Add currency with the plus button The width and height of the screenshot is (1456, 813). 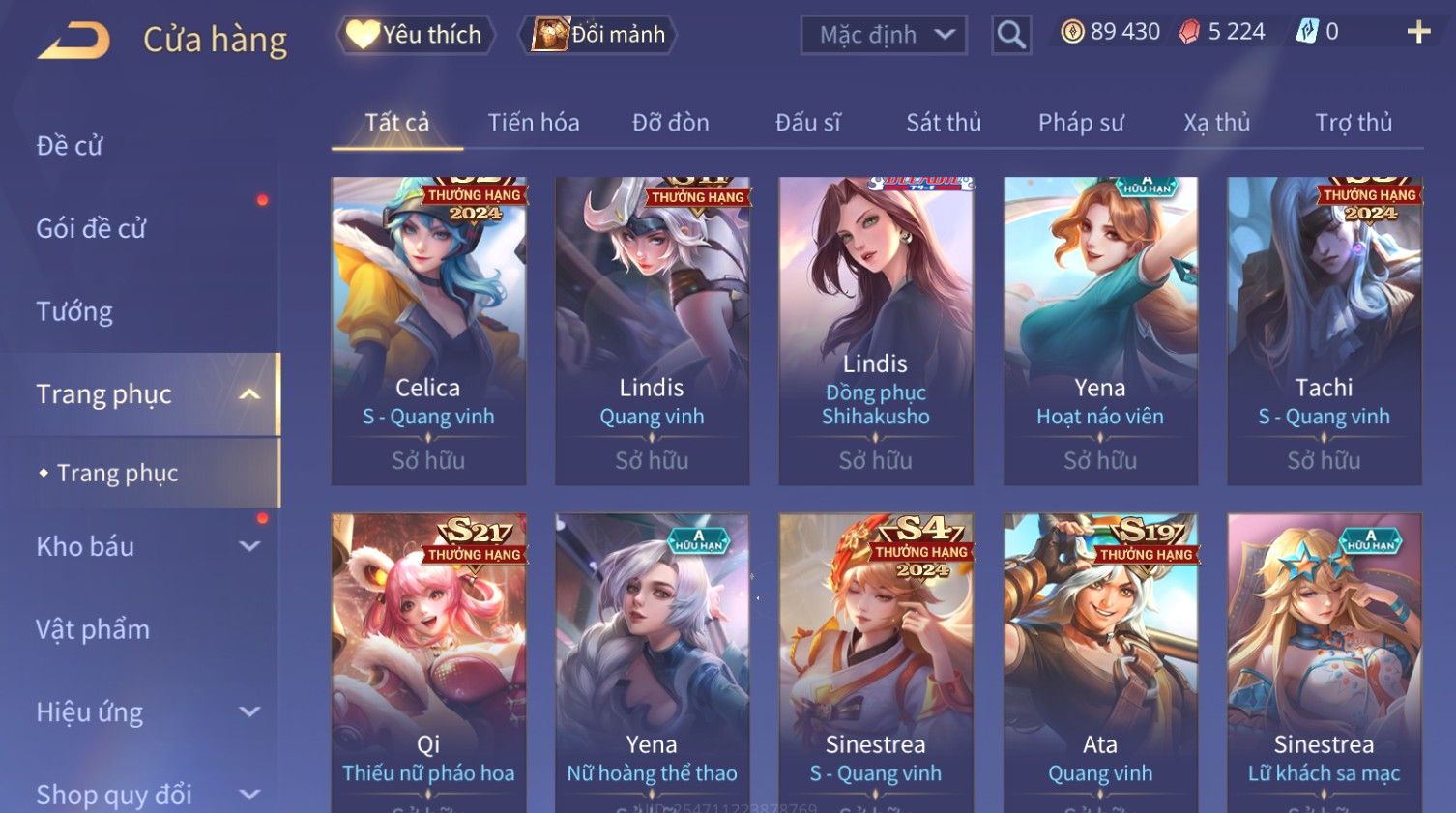tap(1418, 33)
